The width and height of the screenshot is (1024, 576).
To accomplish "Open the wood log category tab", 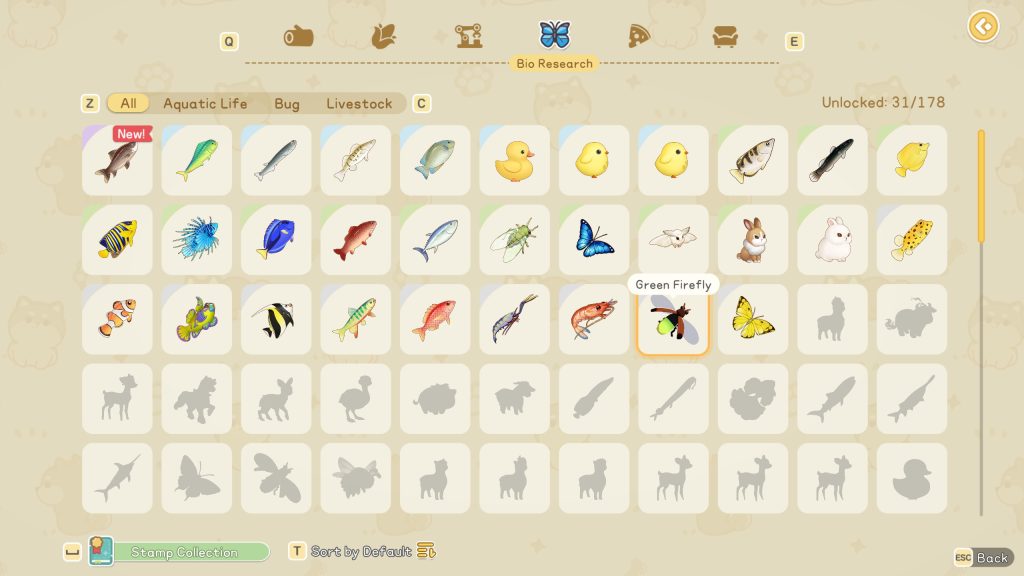I will tap(298, 37).
